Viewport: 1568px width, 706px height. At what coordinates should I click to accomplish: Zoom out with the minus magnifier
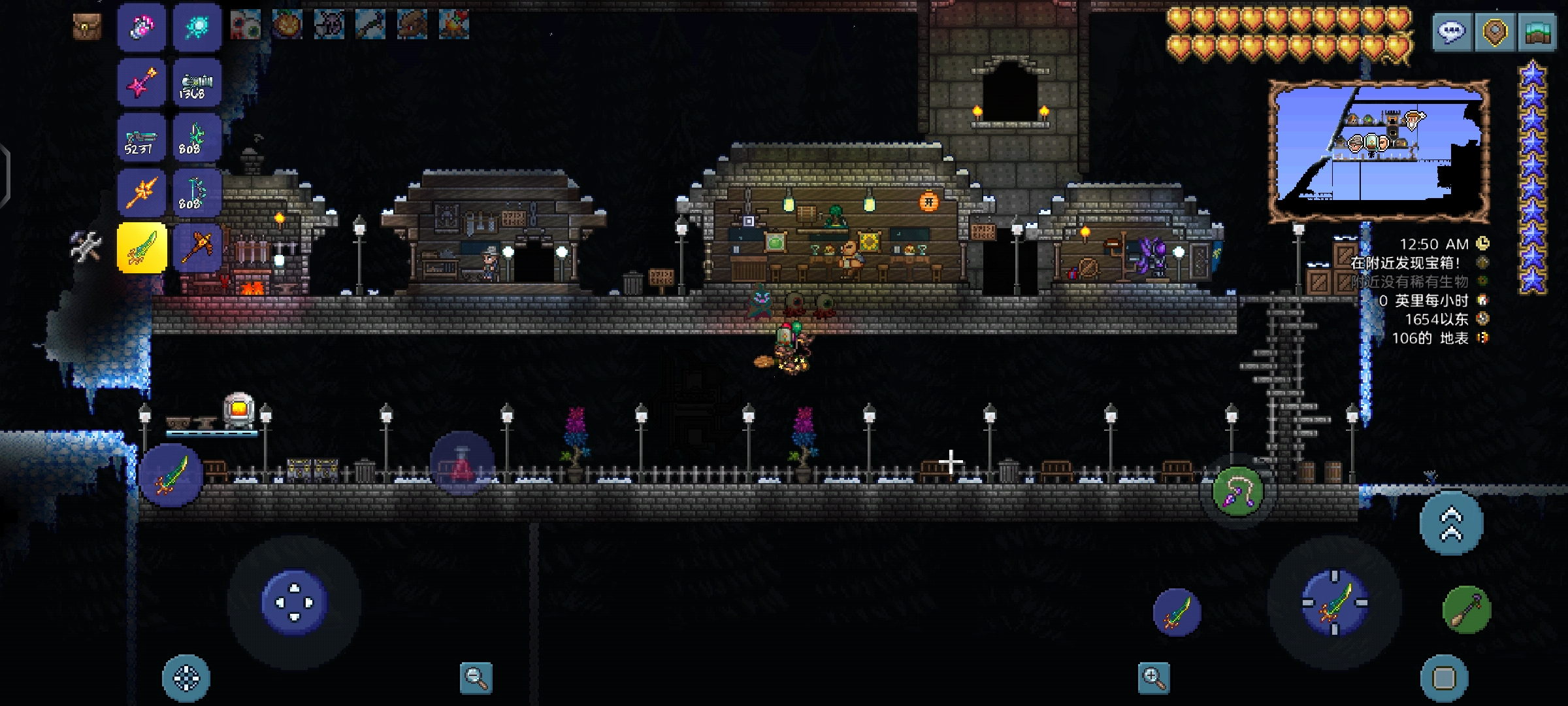pos(476,678)
